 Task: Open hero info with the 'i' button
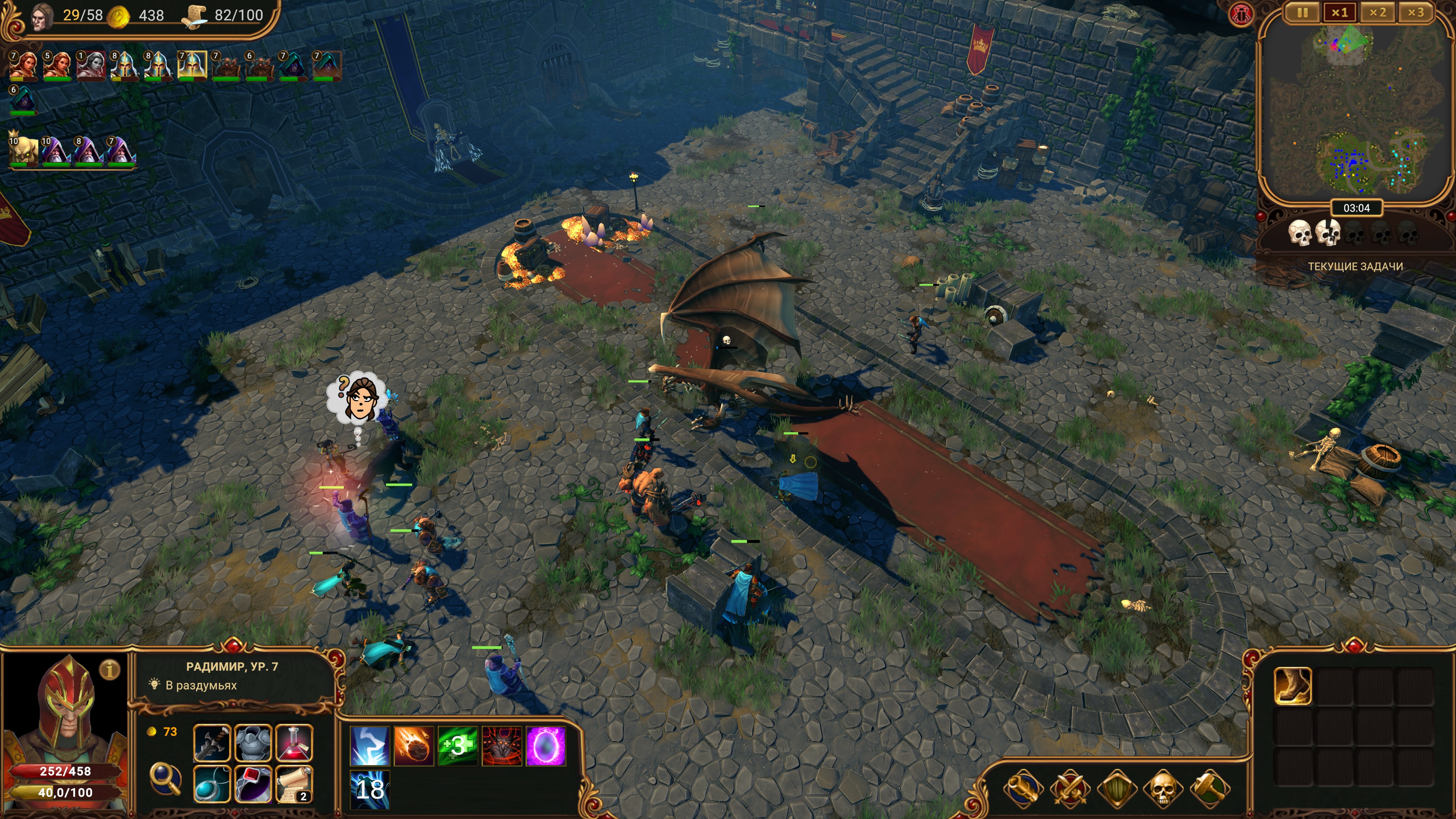coord(110,670)
